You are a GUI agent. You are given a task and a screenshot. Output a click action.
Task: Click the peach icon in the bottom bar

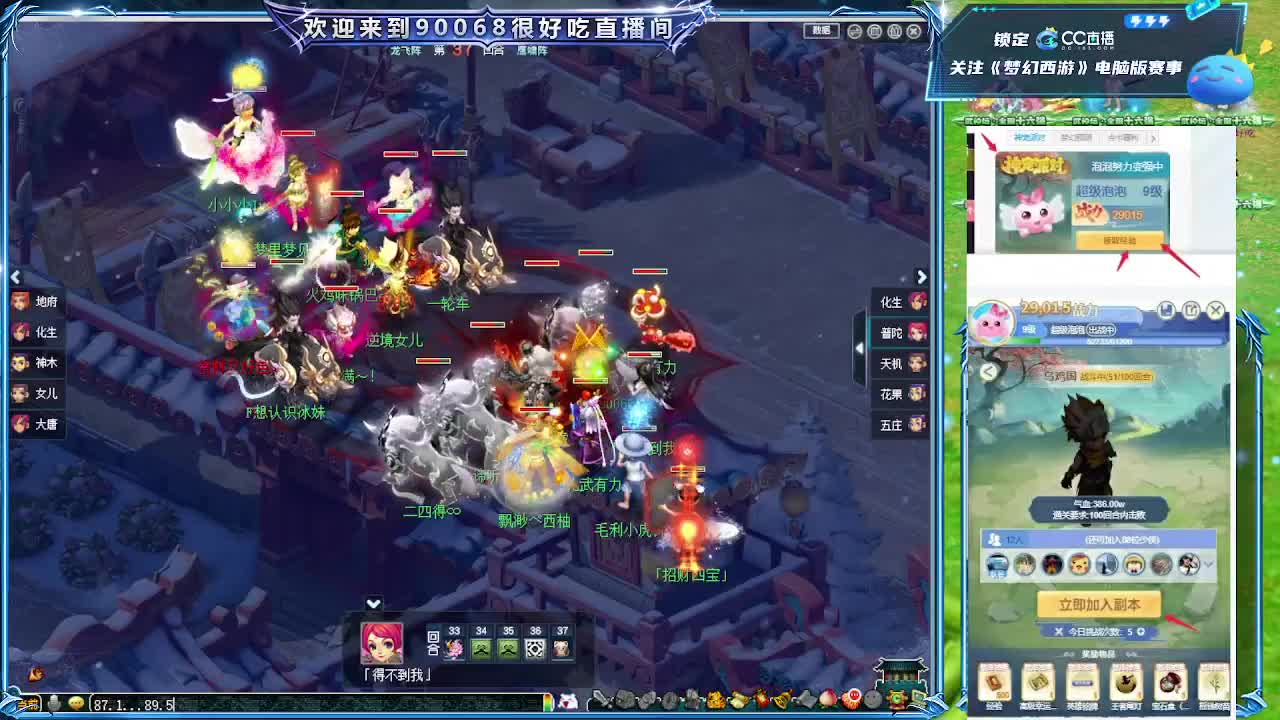(x=826, y=699)
